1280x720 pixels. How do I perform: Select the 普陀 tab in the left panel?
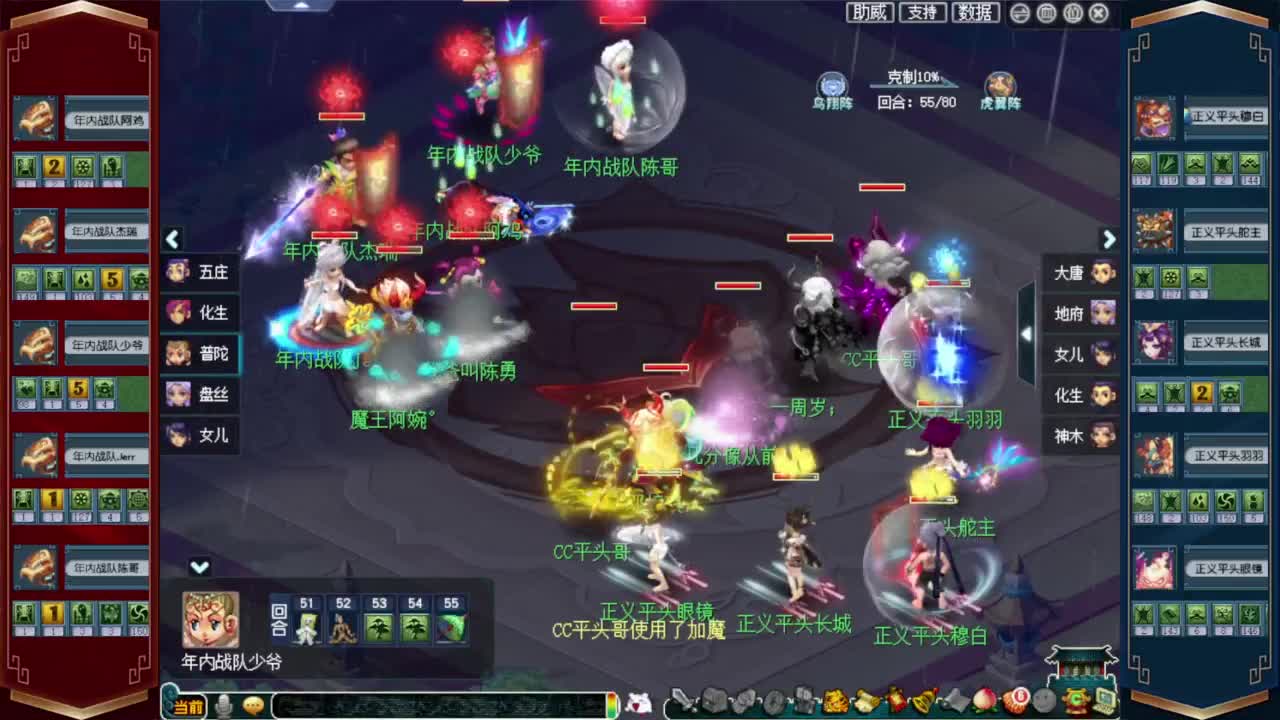(200, 354)
